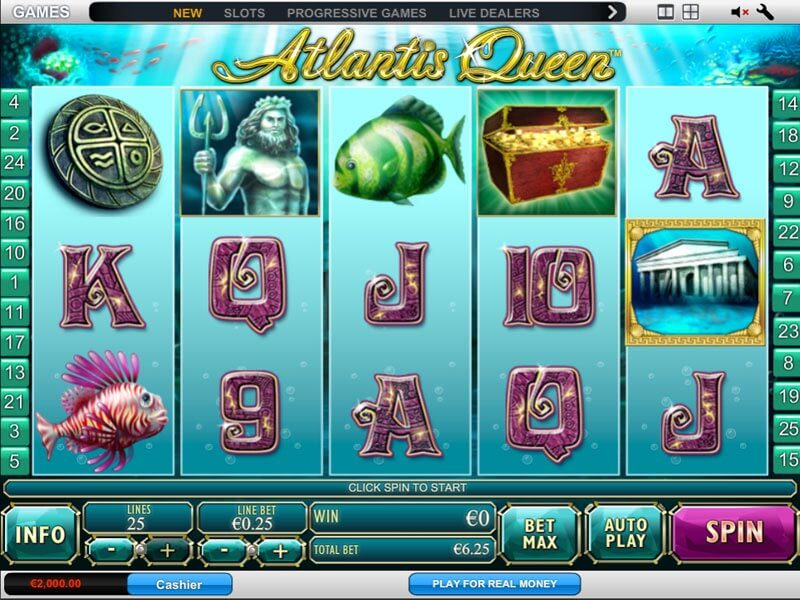This screenshot has height=600, width=800.
Task: Open the INFO paytable
Action: [41, 535]
